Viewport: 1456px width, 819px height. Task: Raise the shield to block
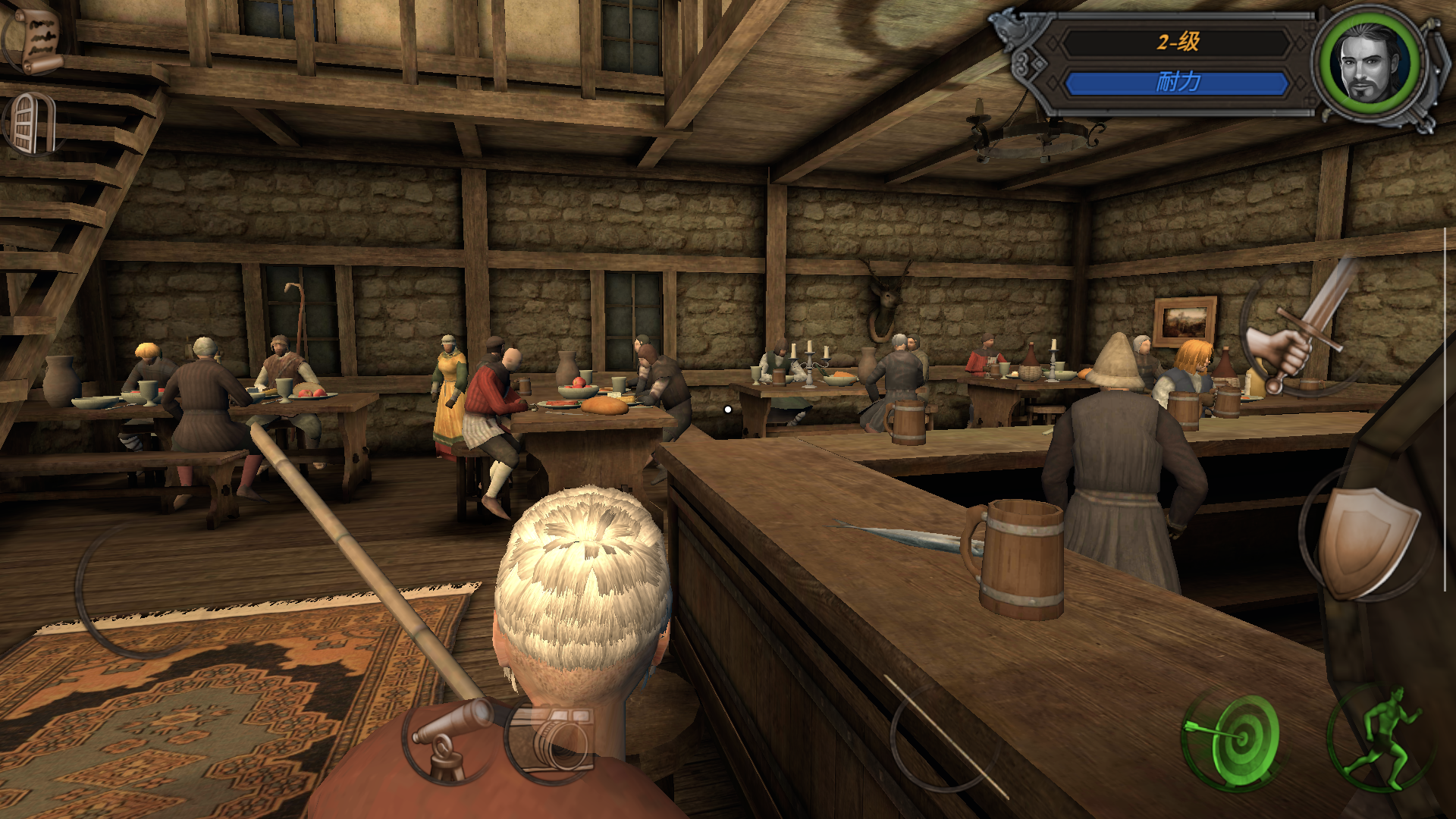click(1365, 540)
